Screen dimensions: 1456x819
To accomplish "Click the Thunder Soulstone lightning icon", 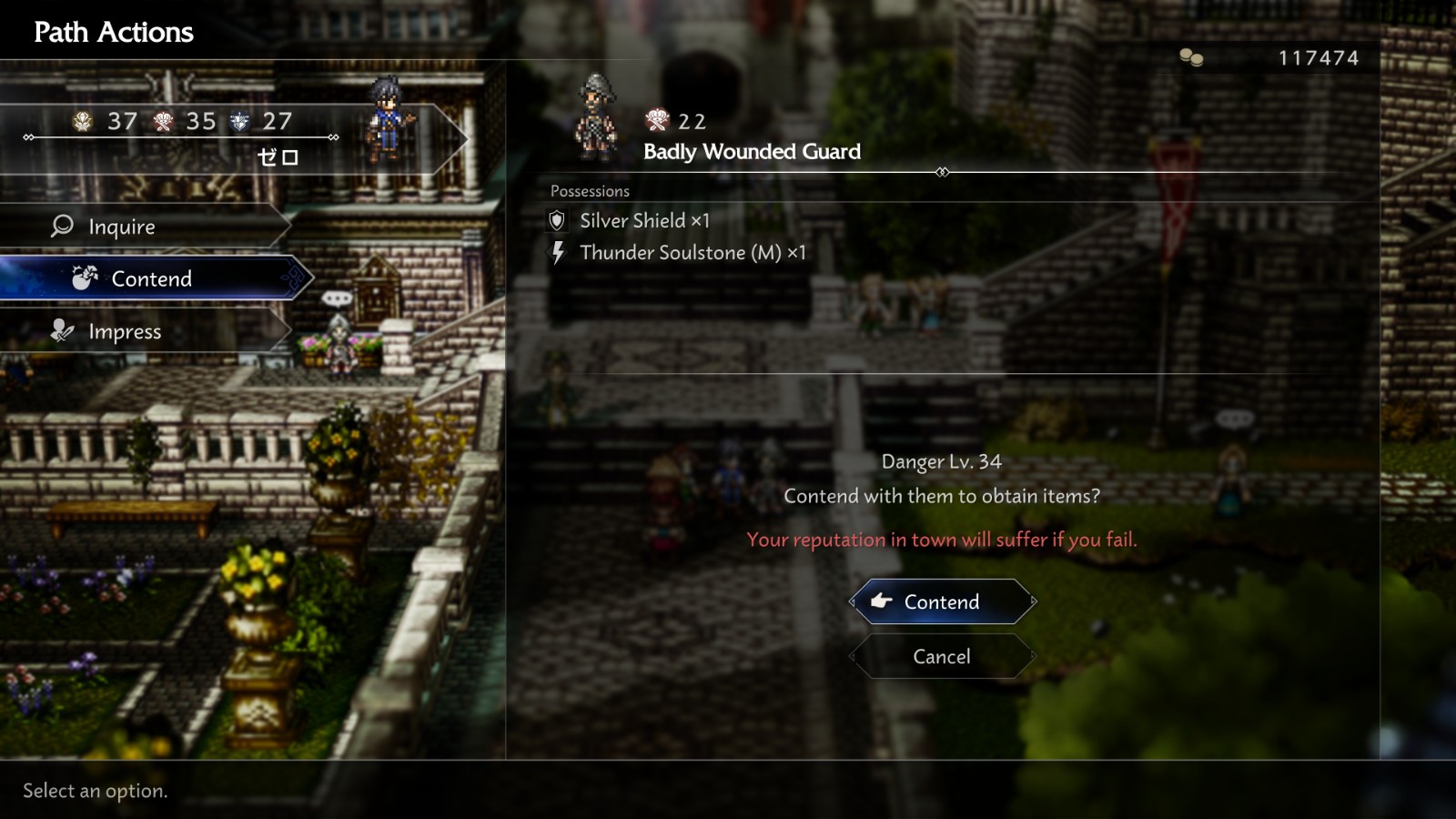I will 558,253.
